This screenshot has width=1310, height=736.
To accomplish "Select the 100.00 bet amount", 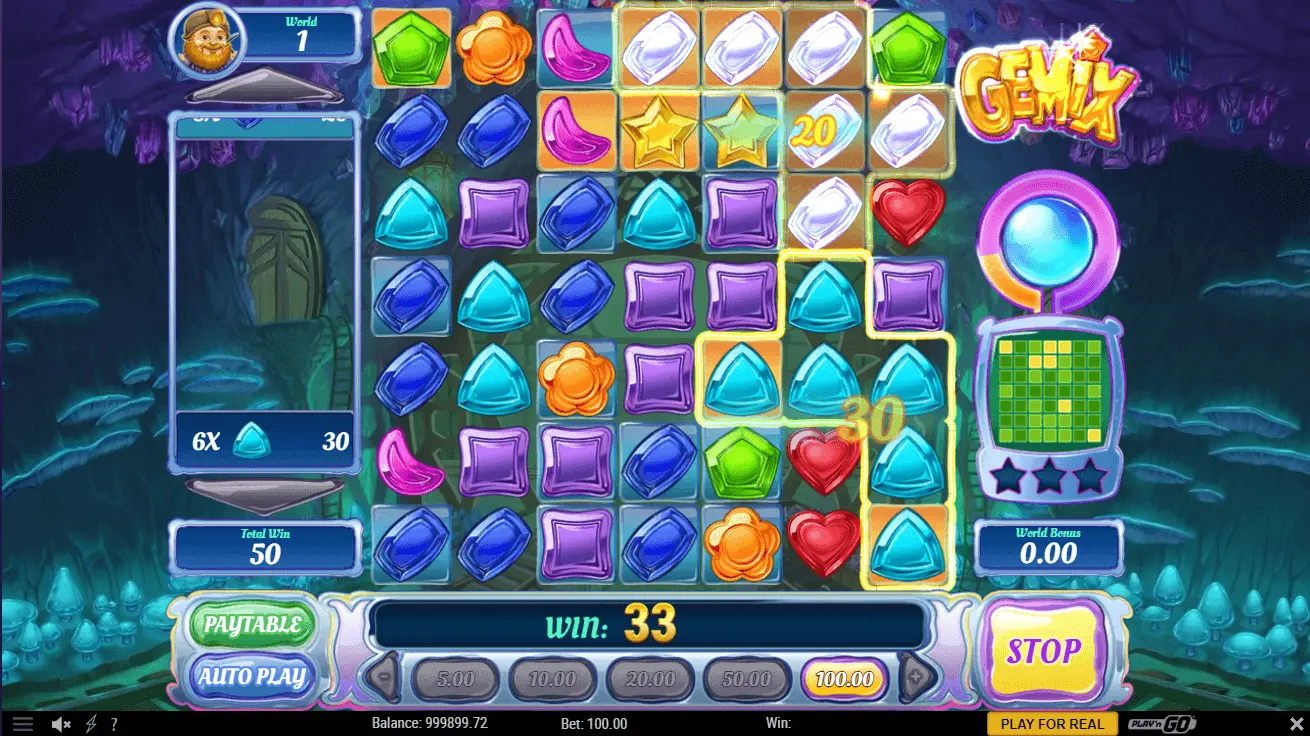I will point(844,680).
